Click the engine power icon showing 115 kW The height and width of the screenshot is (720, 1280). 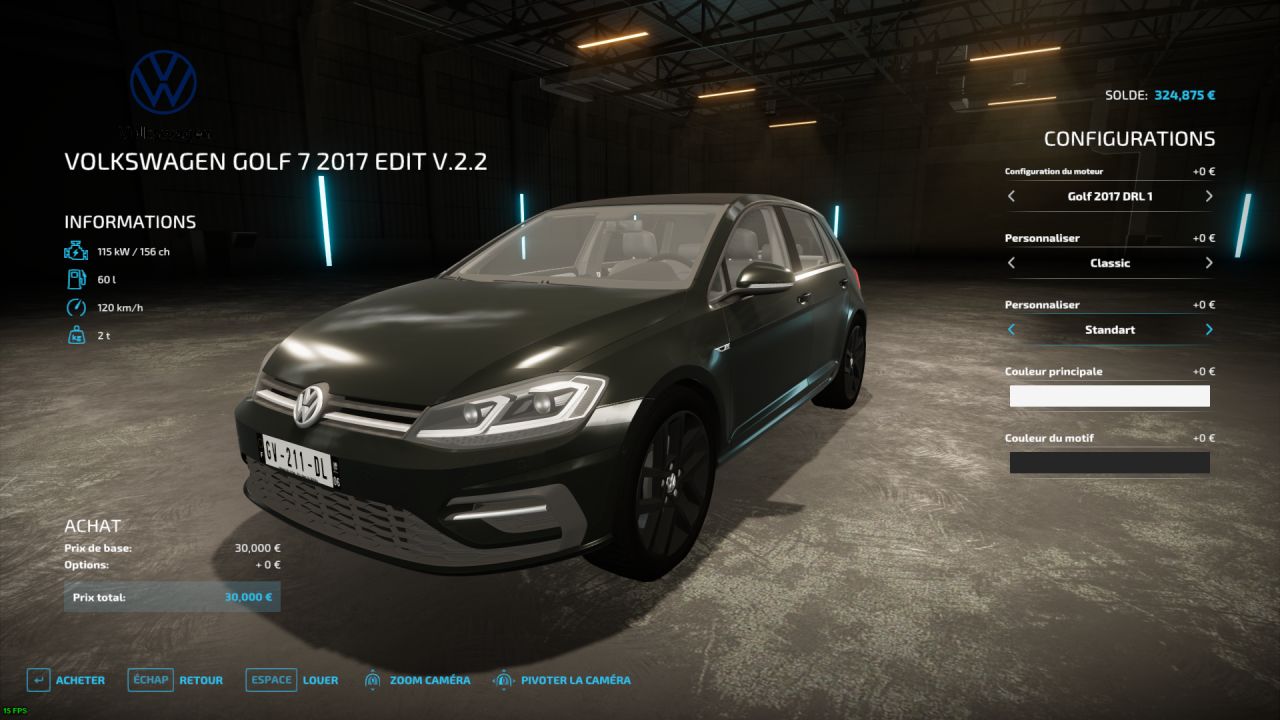pyautogui.click(x=75, y=250)
